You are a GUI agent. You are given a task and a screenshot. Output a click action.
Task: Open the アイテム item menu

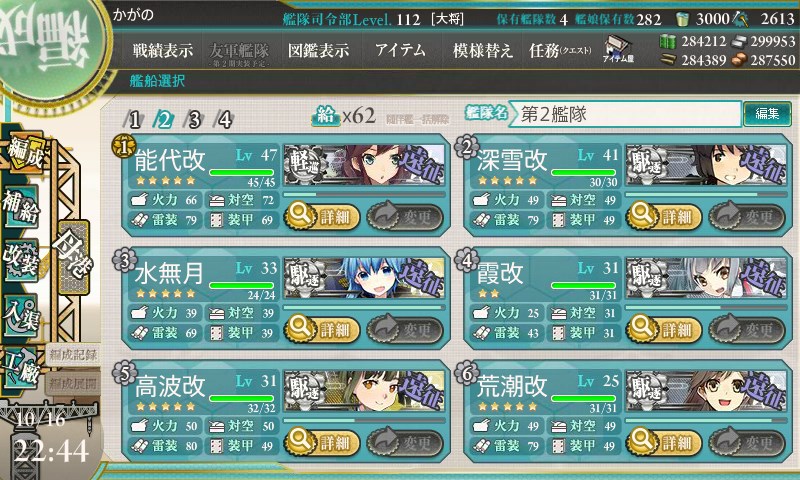(400, 51)
